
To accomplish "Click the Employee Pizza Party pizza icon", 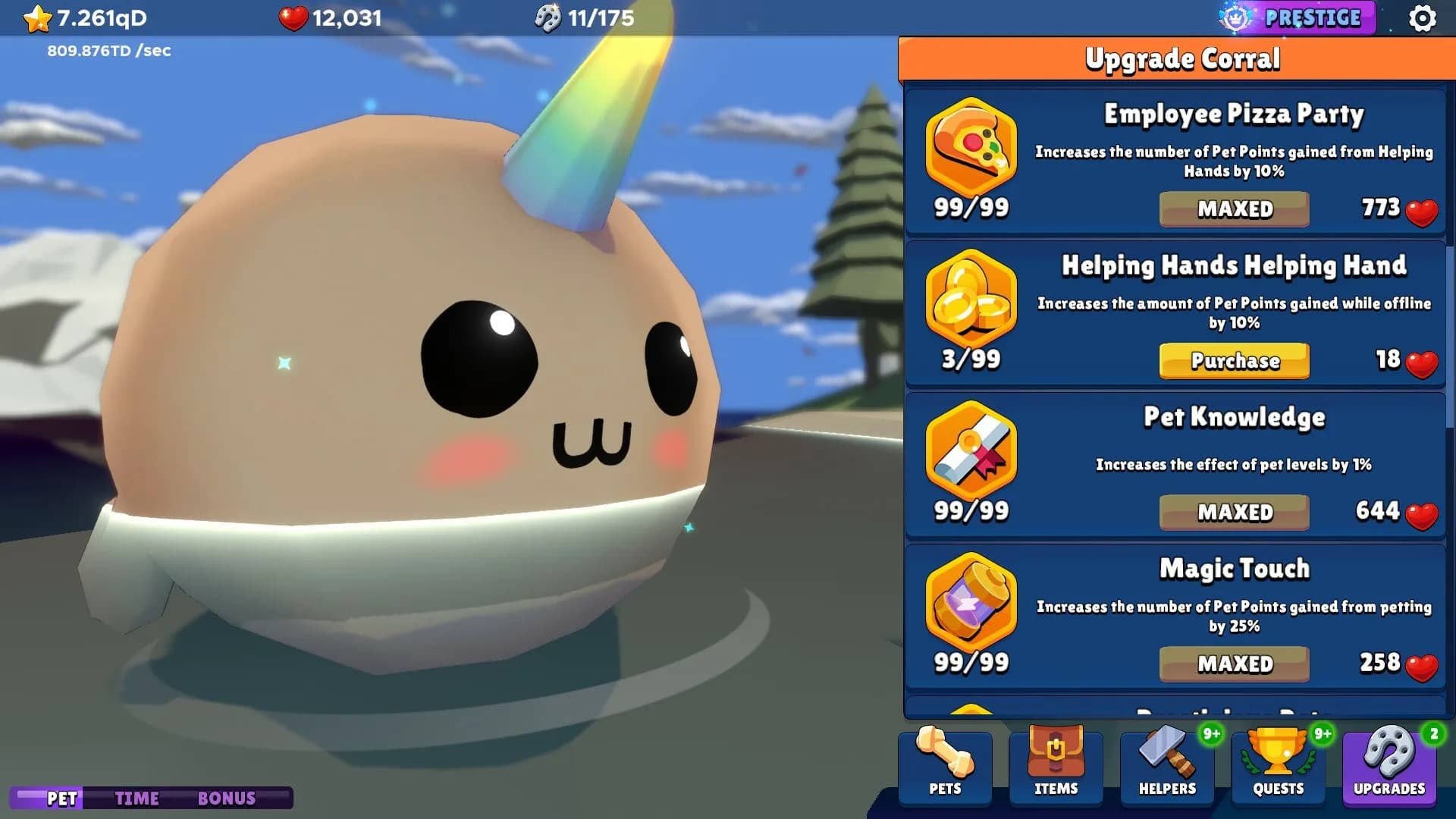I will tap(971, 146).
